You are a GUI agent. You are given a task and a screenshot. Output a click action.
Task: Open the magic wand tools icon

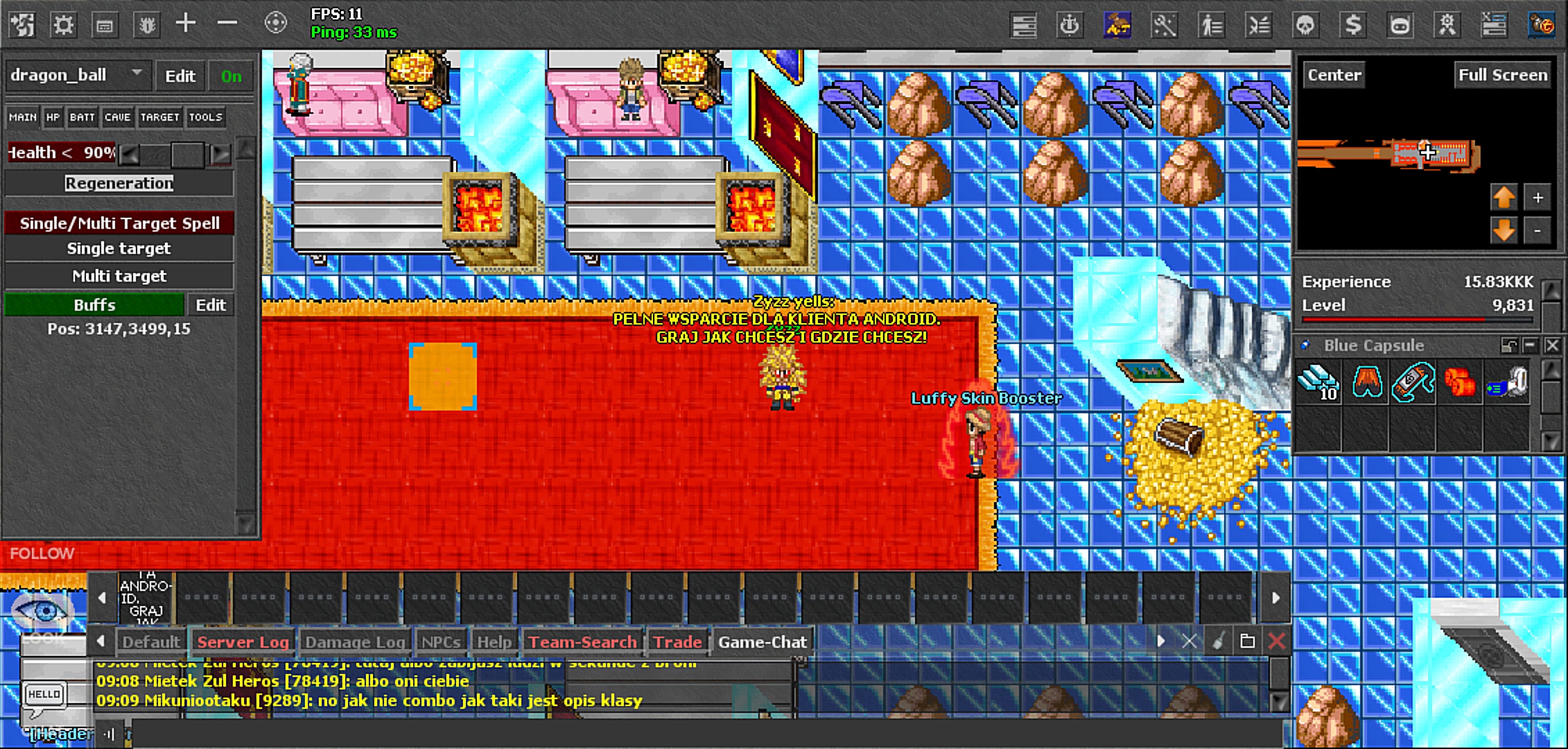click(1165, 24)
